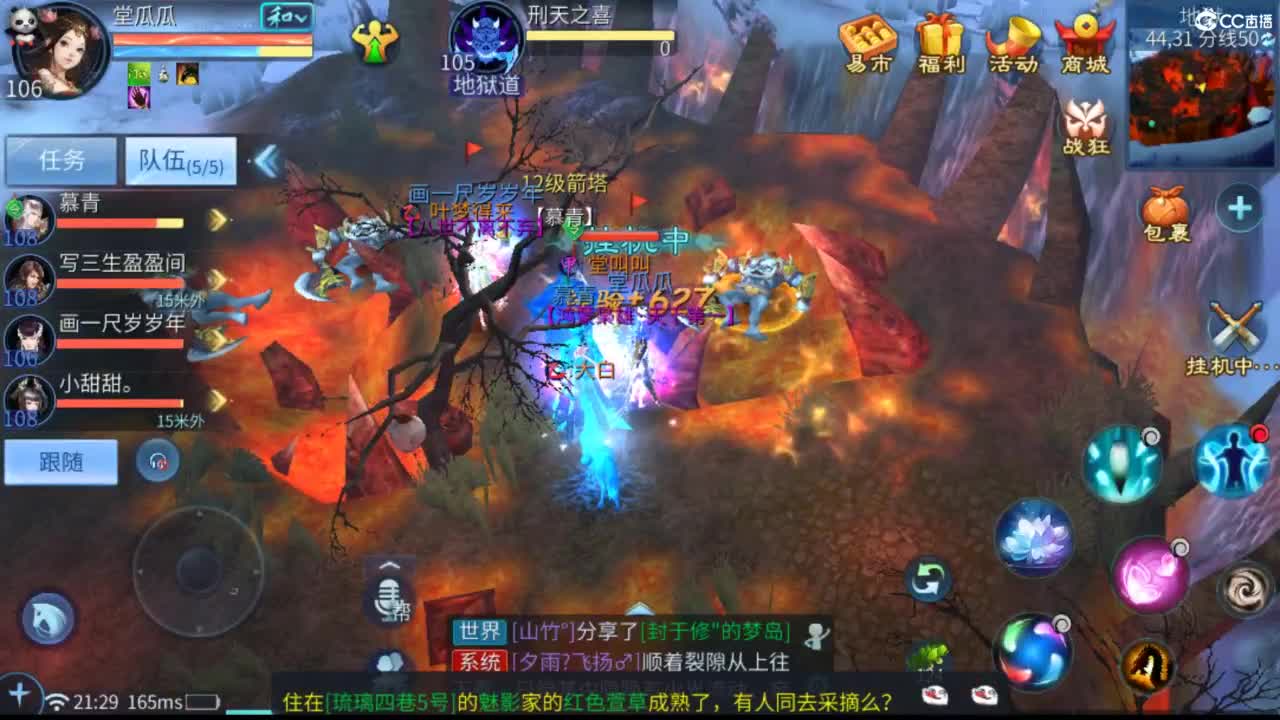Open the 福利 welfare rewards panel
This screenshot has width=1280, height=720.
click(938, 45)
